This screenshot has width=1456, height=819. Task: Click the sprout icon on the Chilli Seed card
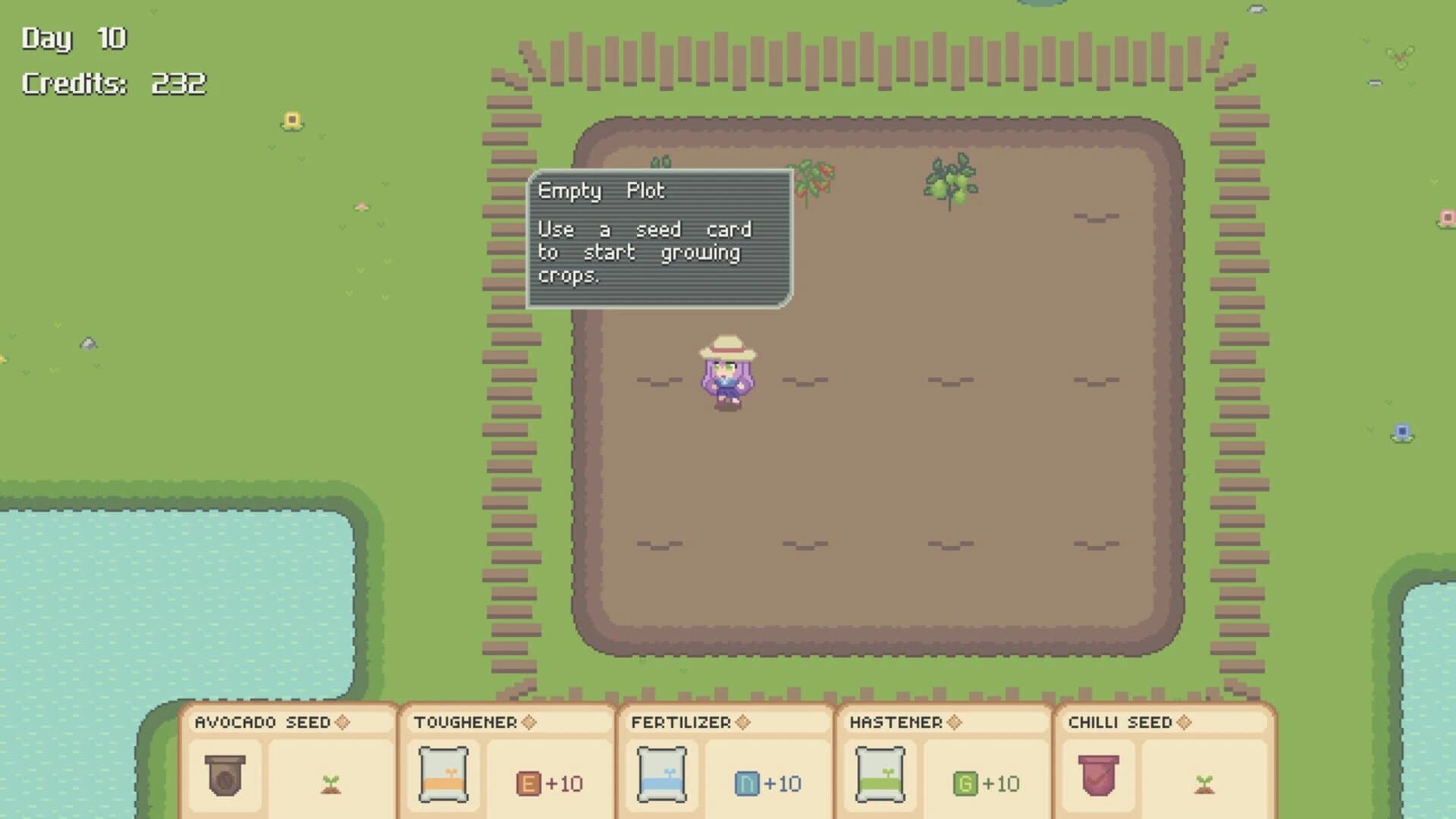tap(1204, 783)
